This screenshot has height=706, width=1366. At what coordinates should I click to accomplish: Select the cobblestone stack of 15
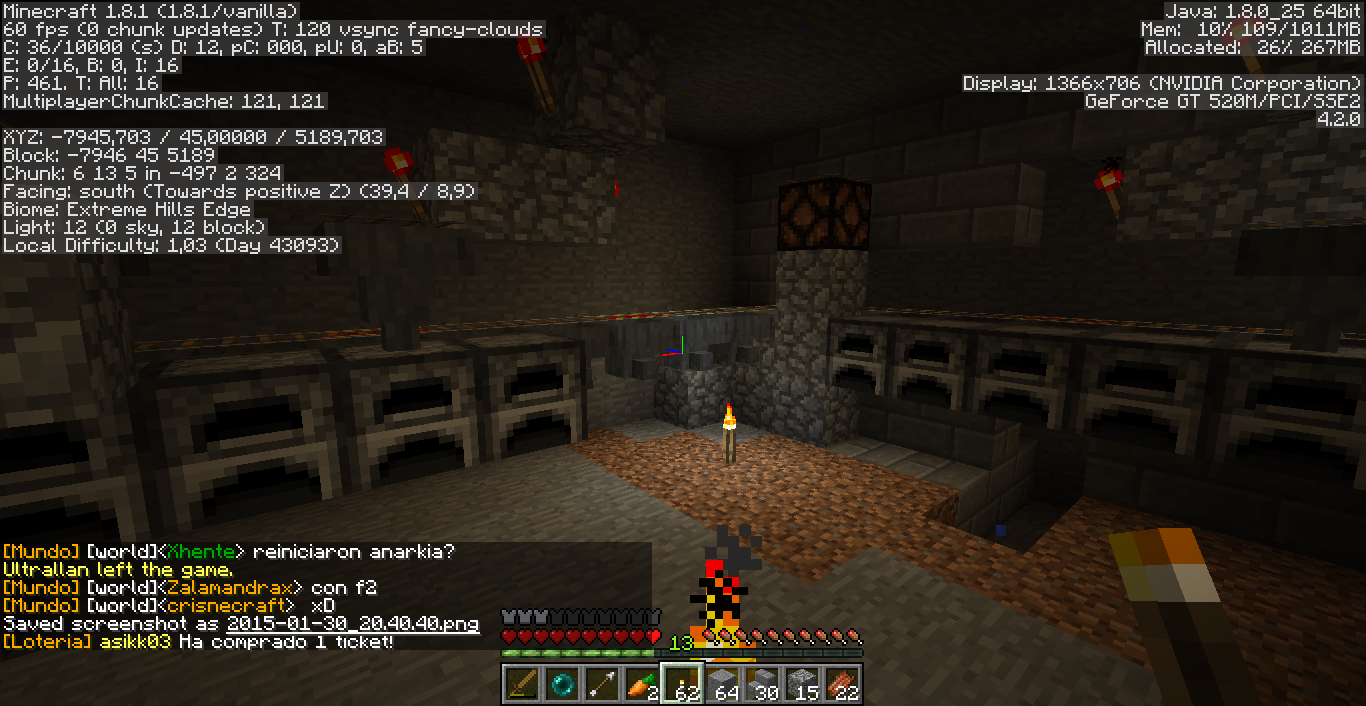point(802,684)
